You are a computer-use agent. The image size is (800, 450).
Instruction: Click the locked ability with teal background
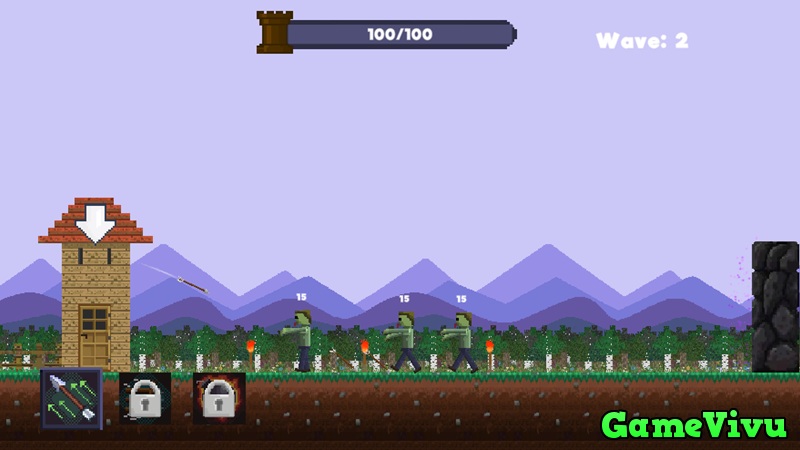[145, 397]
